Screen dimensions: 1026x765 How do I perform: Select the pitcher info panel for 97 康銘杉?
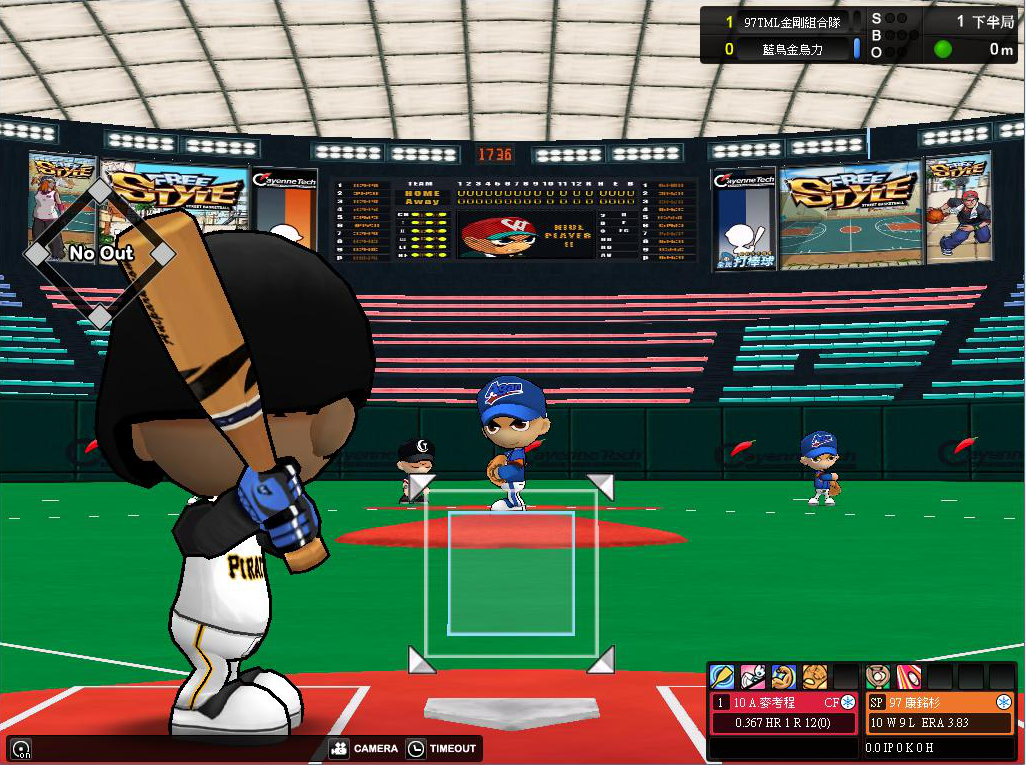(x=940, y=713)
